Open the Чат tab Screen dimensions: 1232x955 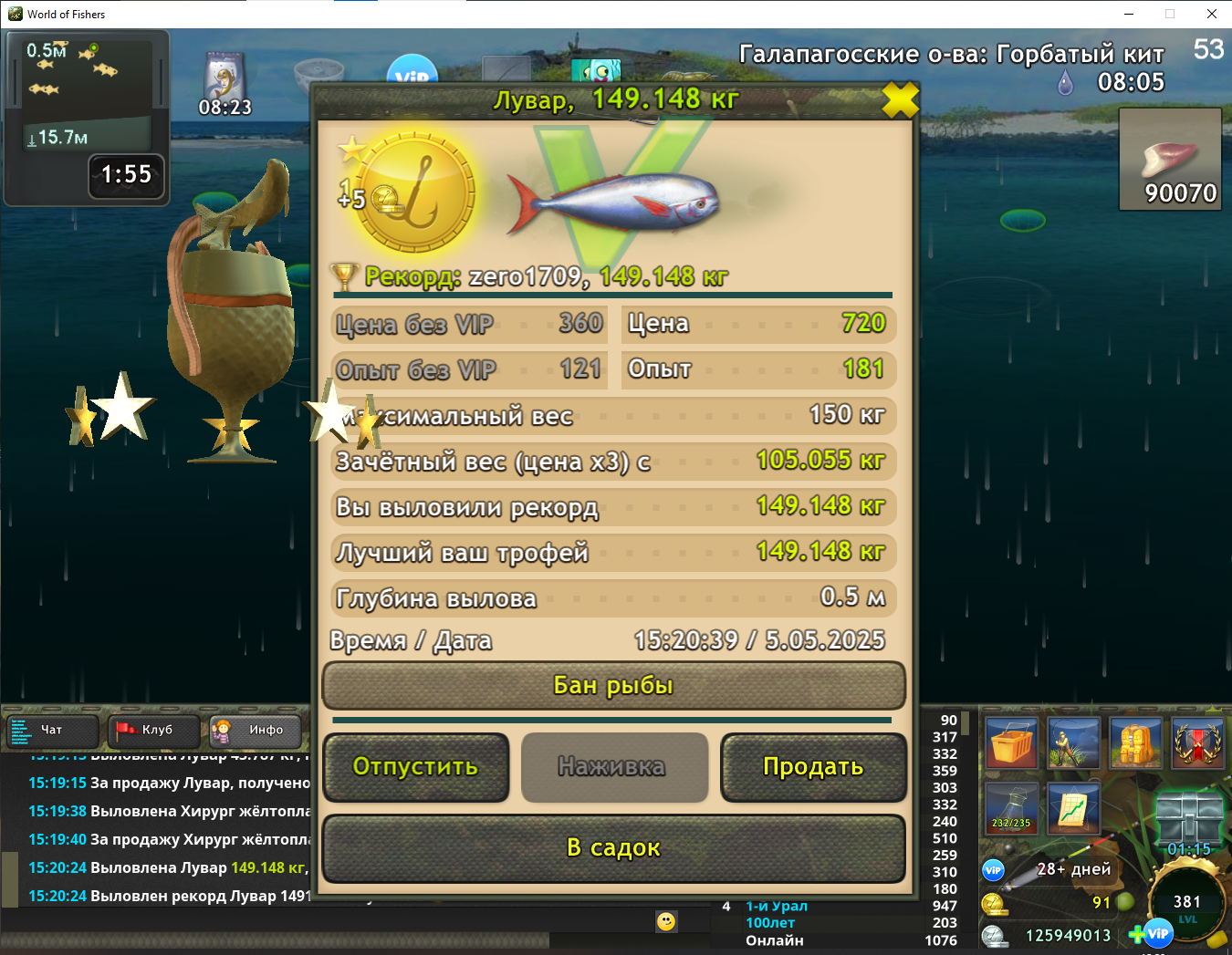(x=53, y=730)
